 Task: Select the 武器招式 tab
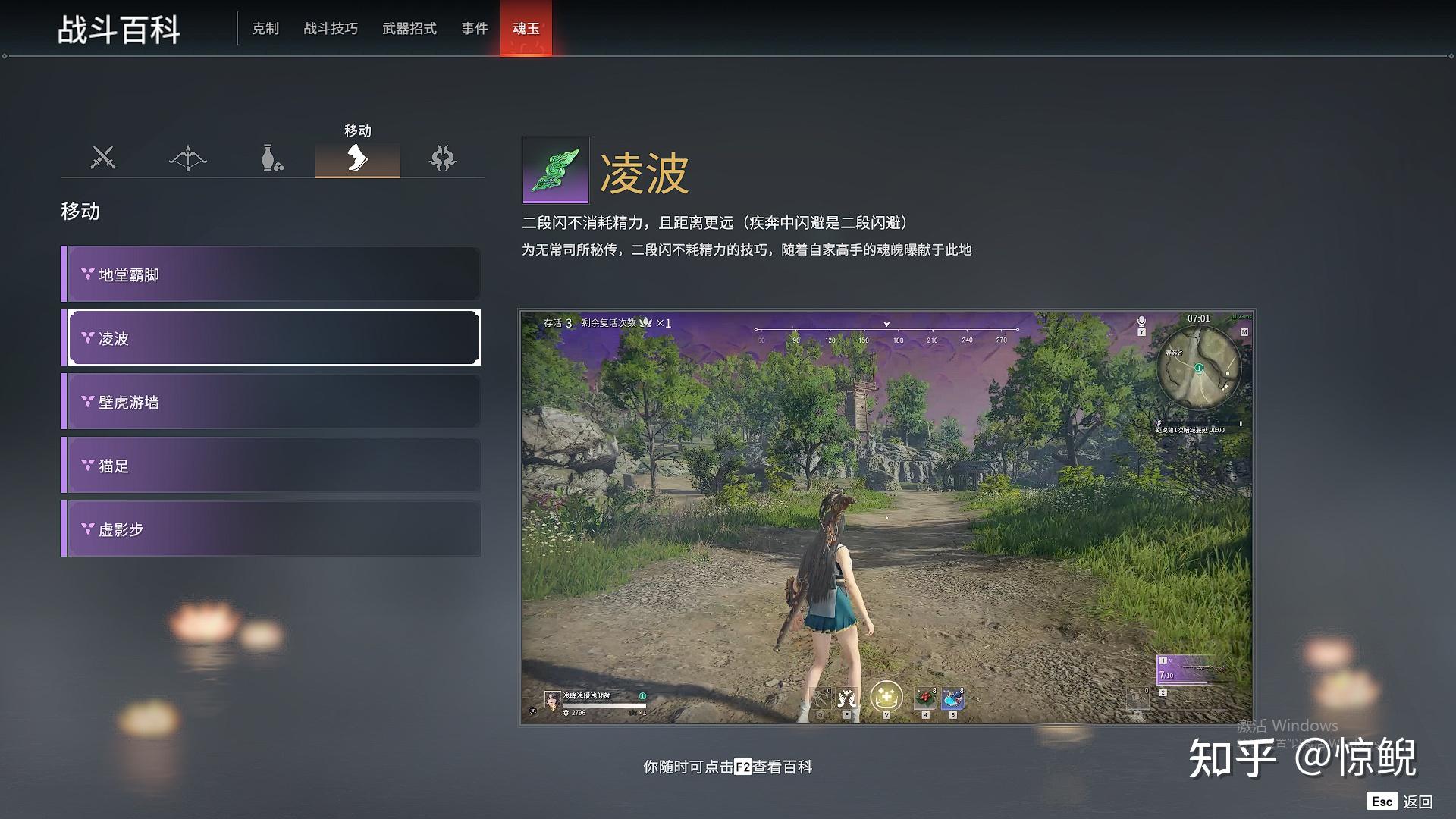coord(409,29)
